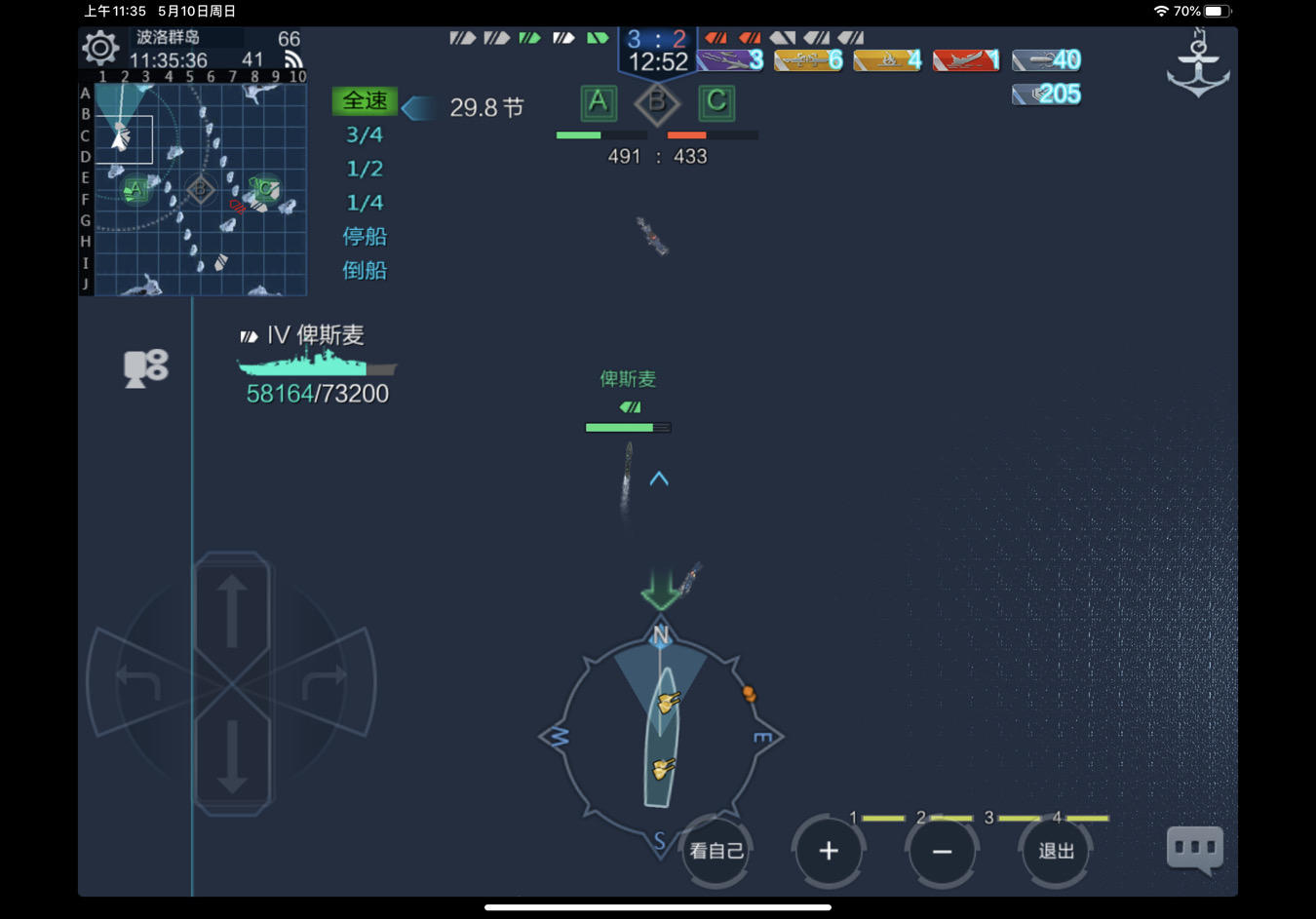Click the fire ribbon counter showing 6
Viewport: 1316px width, 919px height.
pyautogui.click(x=808, y=60)
